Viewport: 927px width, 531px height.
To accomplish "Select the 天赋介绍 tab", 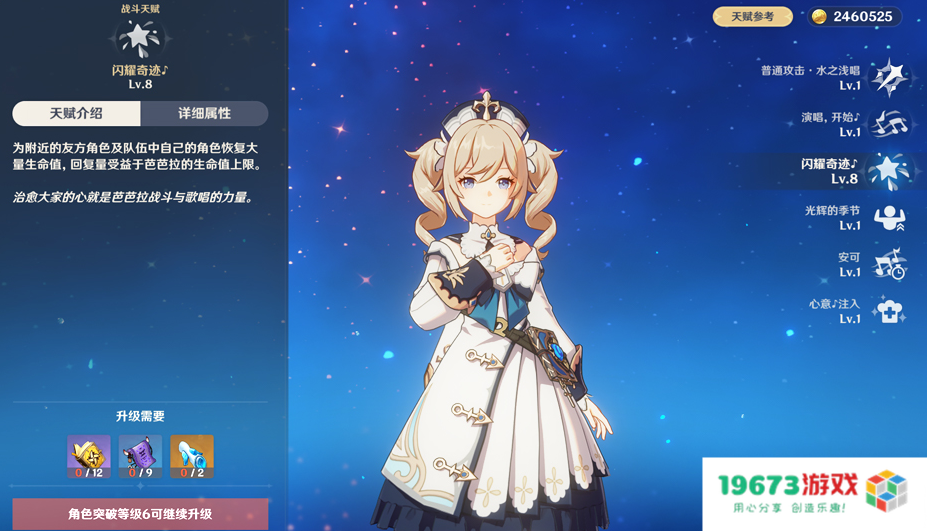I will (x=76, y=114).
